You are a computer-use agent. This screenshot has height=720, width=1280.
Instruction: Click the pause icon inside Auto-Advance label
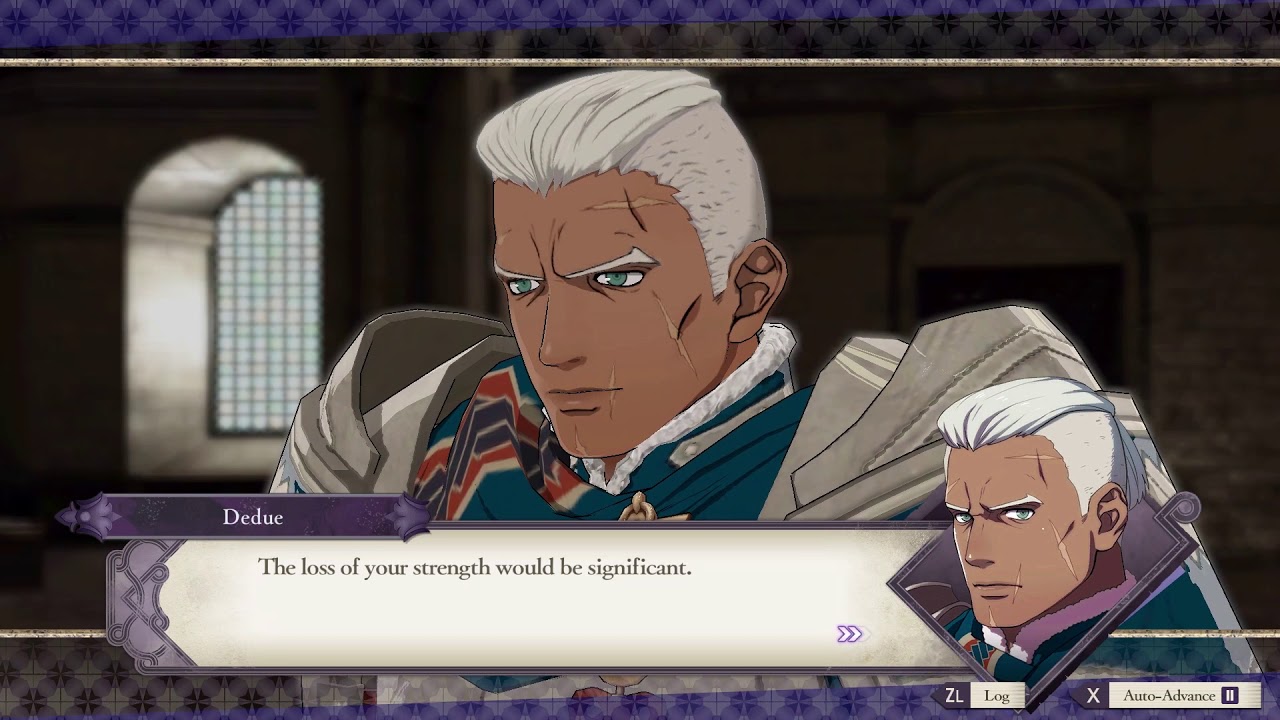[1230, 694]
